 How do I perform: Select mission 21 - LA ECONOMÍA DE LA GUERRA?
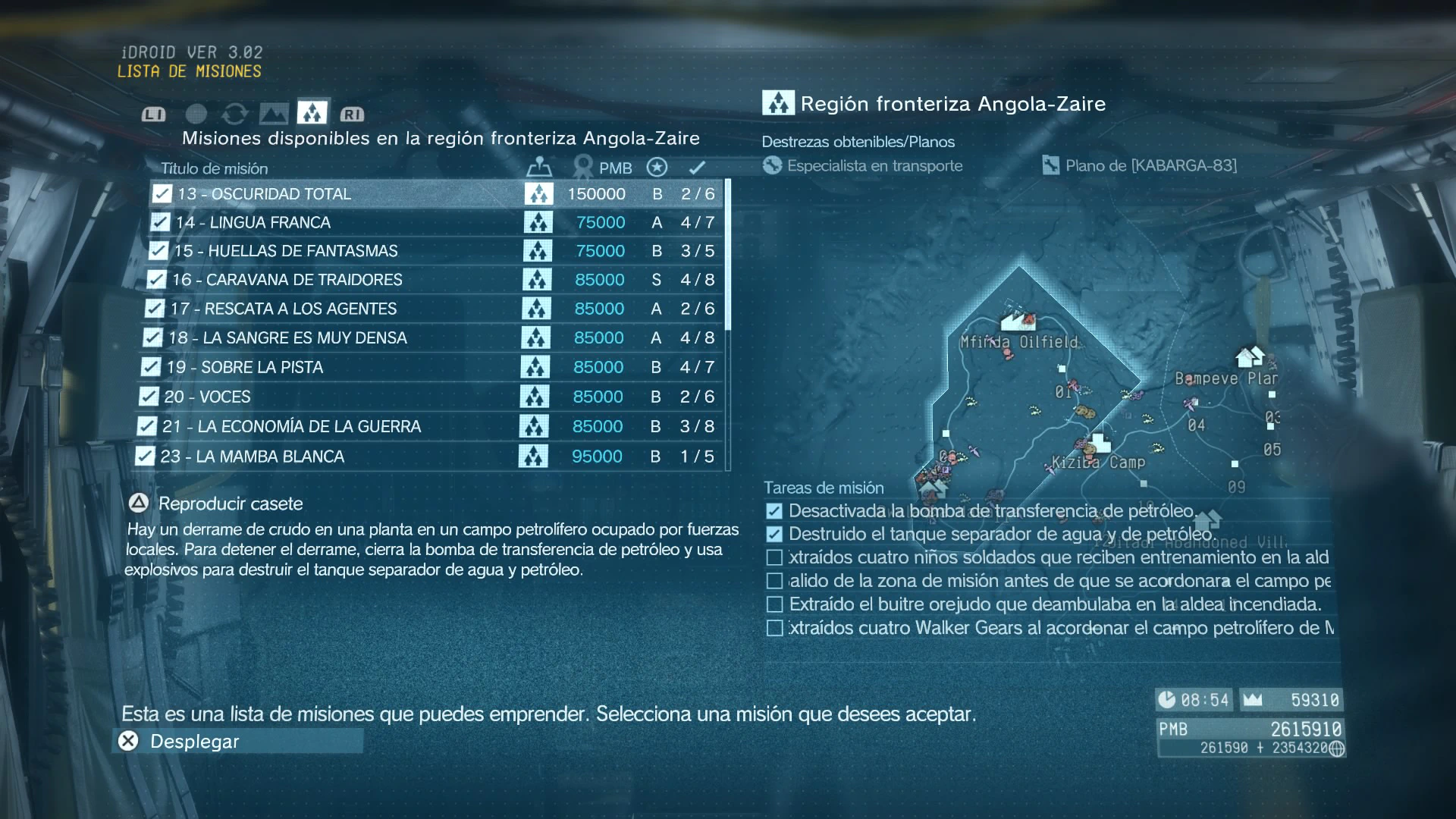coord(291,427)
